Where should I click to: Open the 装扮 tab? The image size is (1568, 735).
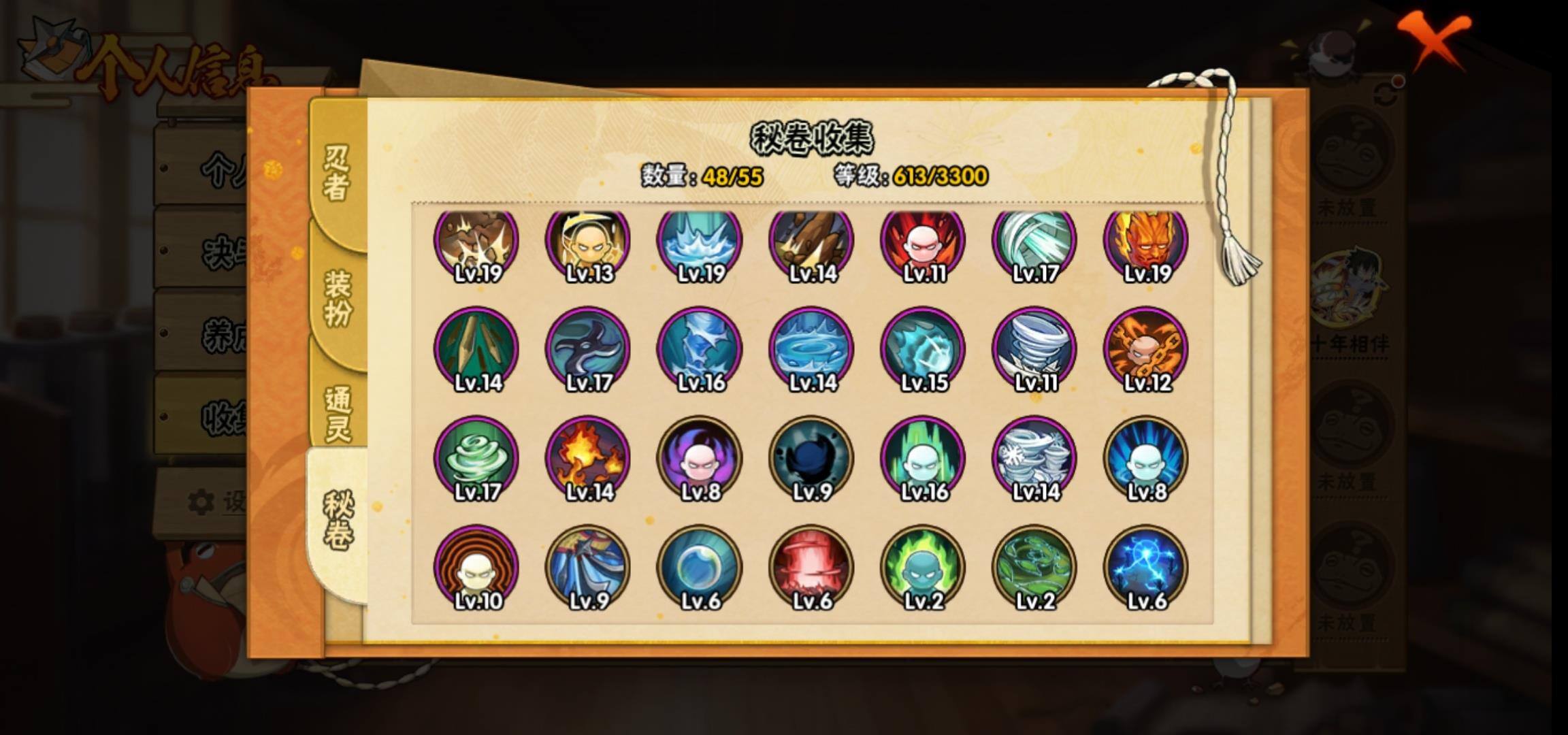[x=338, y=298]
